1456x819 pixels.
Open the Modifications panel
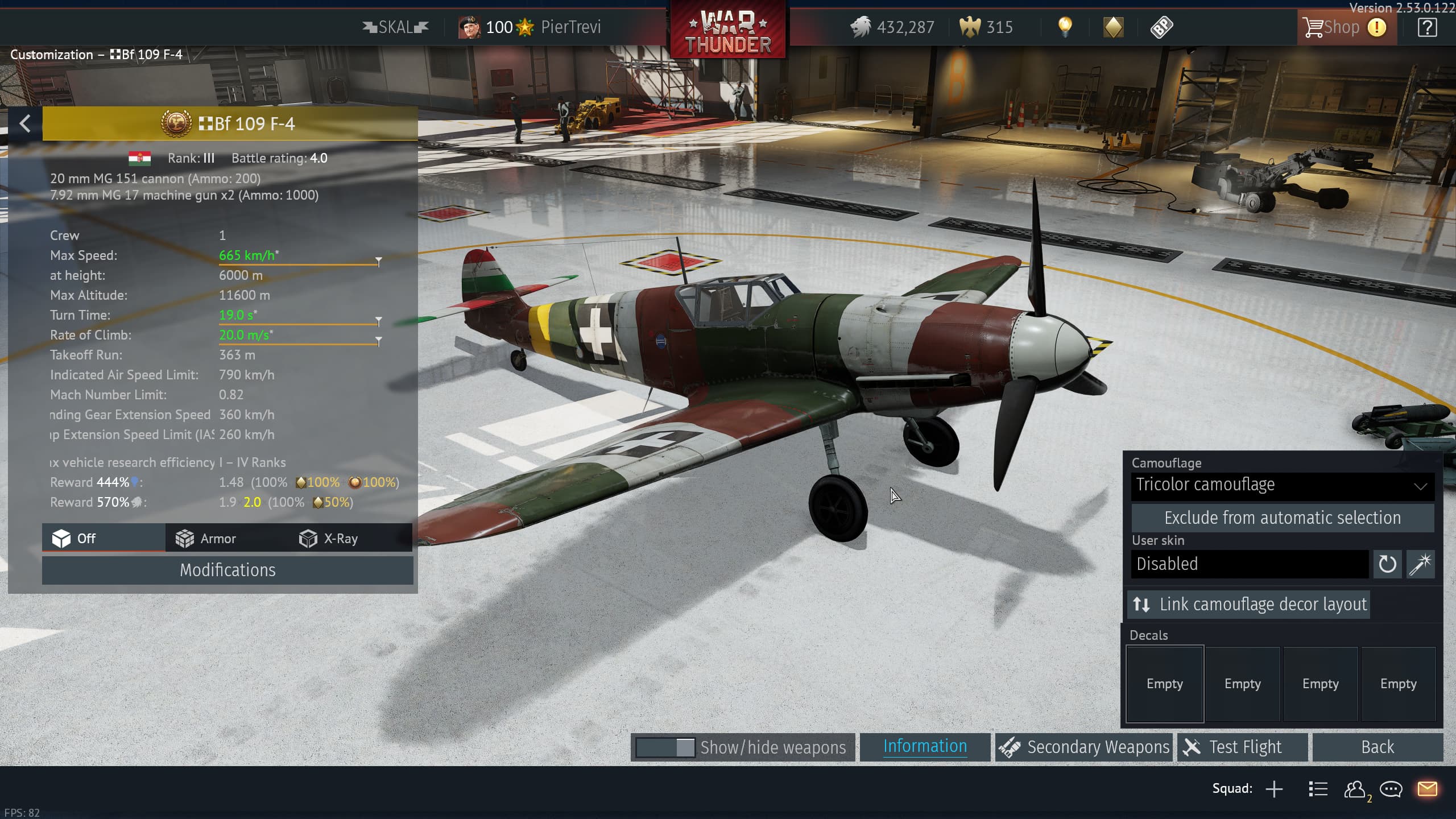click(227, 570)
